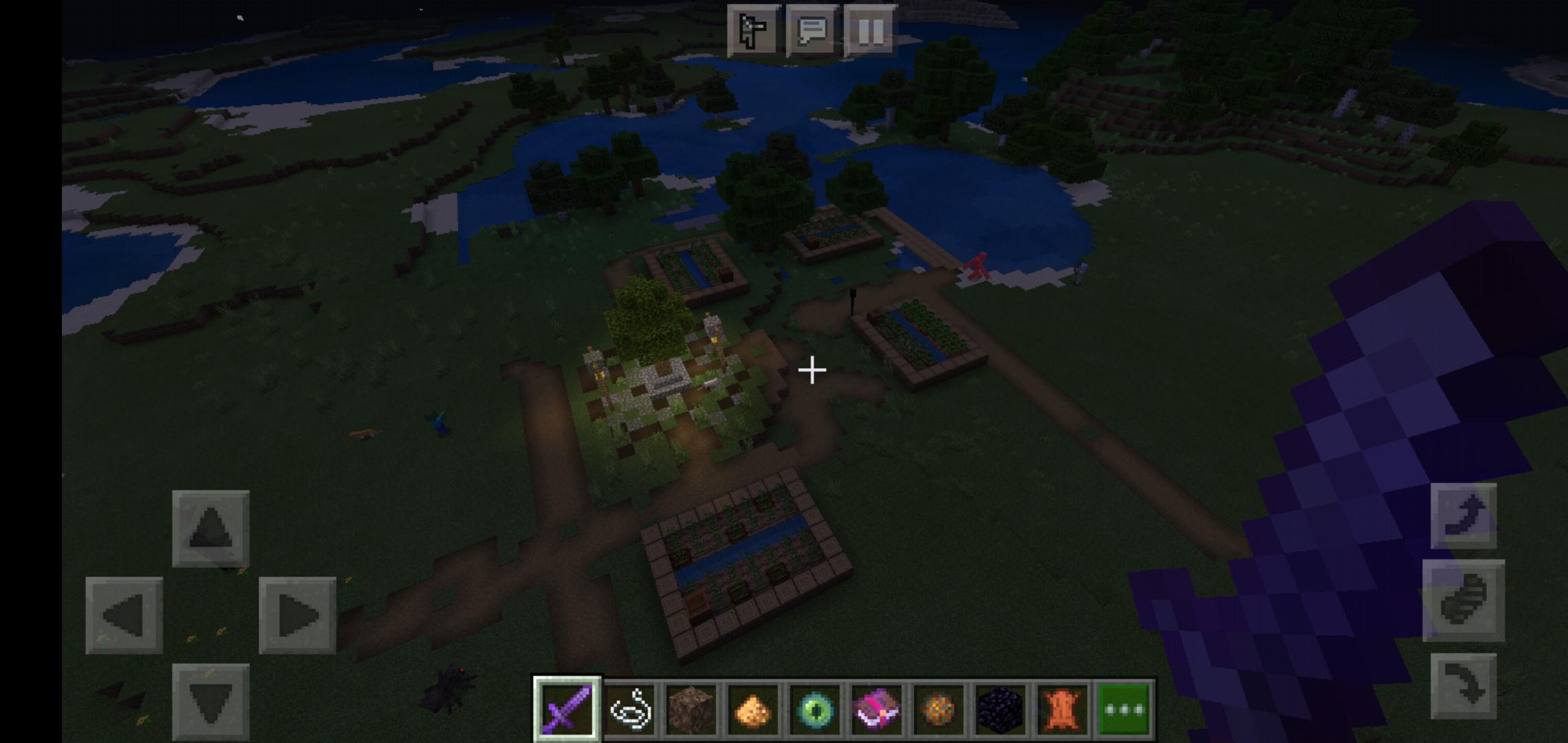Open the chat window icon
The image size is (1568, 743).
point(813,29)
